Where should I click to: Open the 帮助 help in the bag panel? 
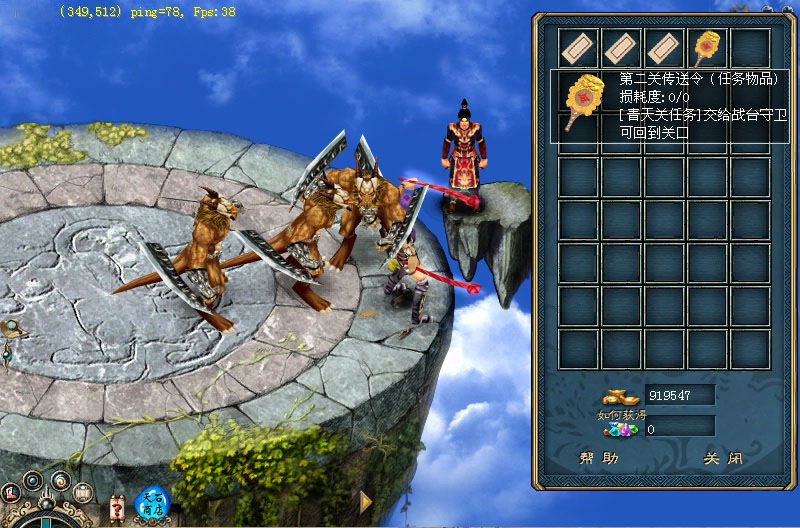coord(599,459)
